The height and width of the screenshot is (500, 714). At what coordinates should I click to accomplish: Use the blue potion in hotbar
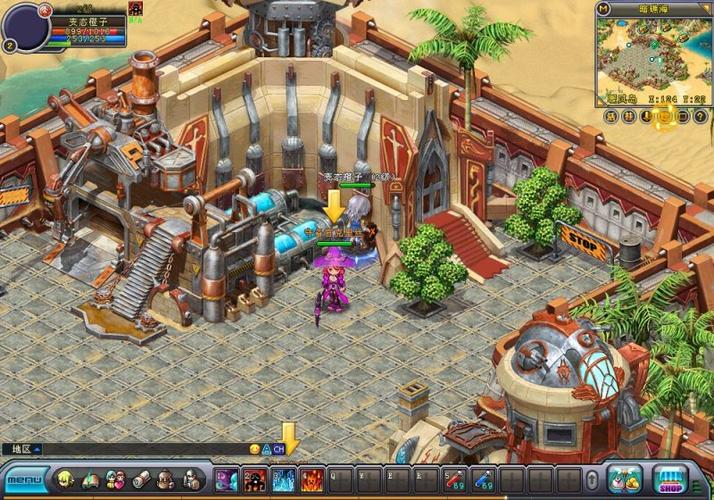pos(483,479)
